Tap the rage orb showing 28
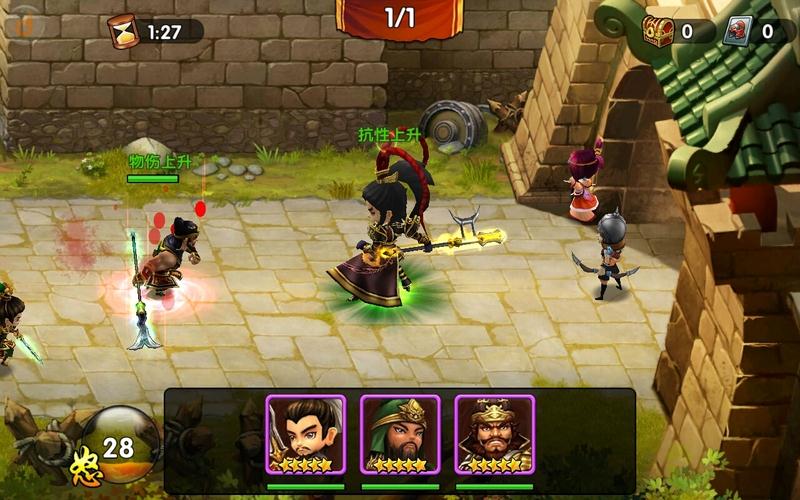The width and height of the screenshot is (800, 500). tap(118, 445)
